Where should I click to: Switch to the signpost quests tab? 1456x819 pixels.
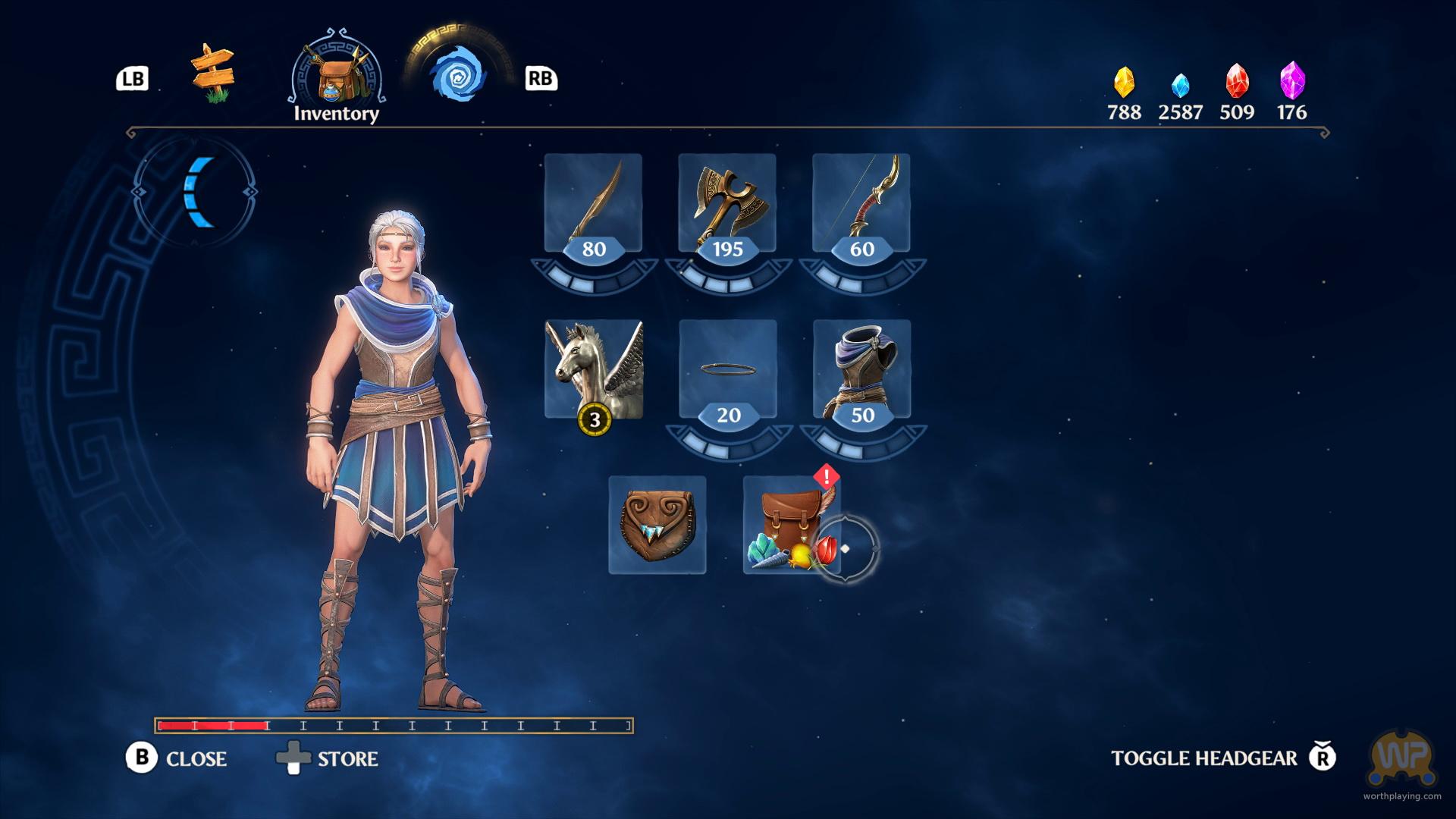click(x=213, y=74)
